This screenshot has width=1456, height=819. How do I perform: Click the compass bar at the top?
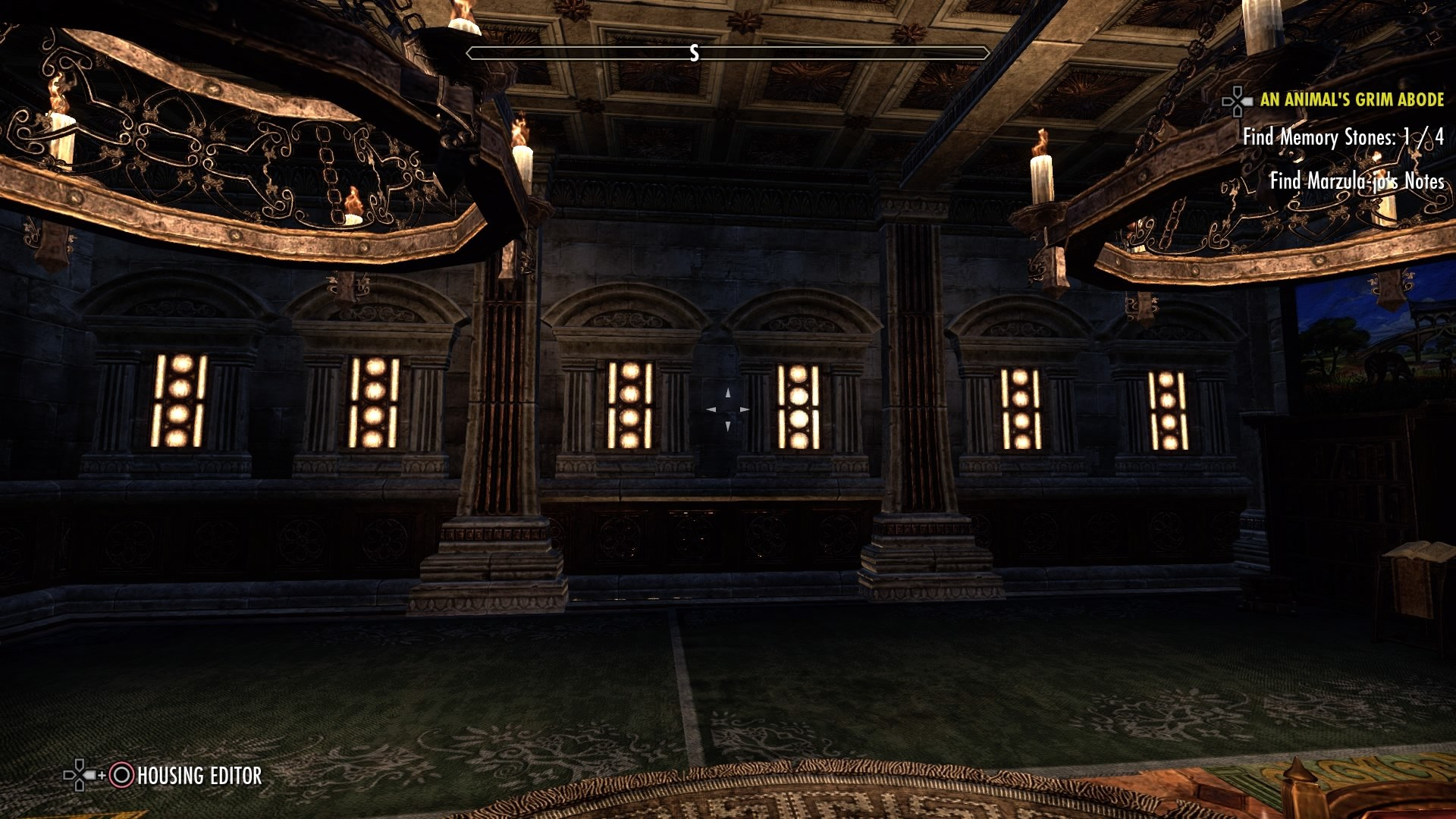(728, 53)
